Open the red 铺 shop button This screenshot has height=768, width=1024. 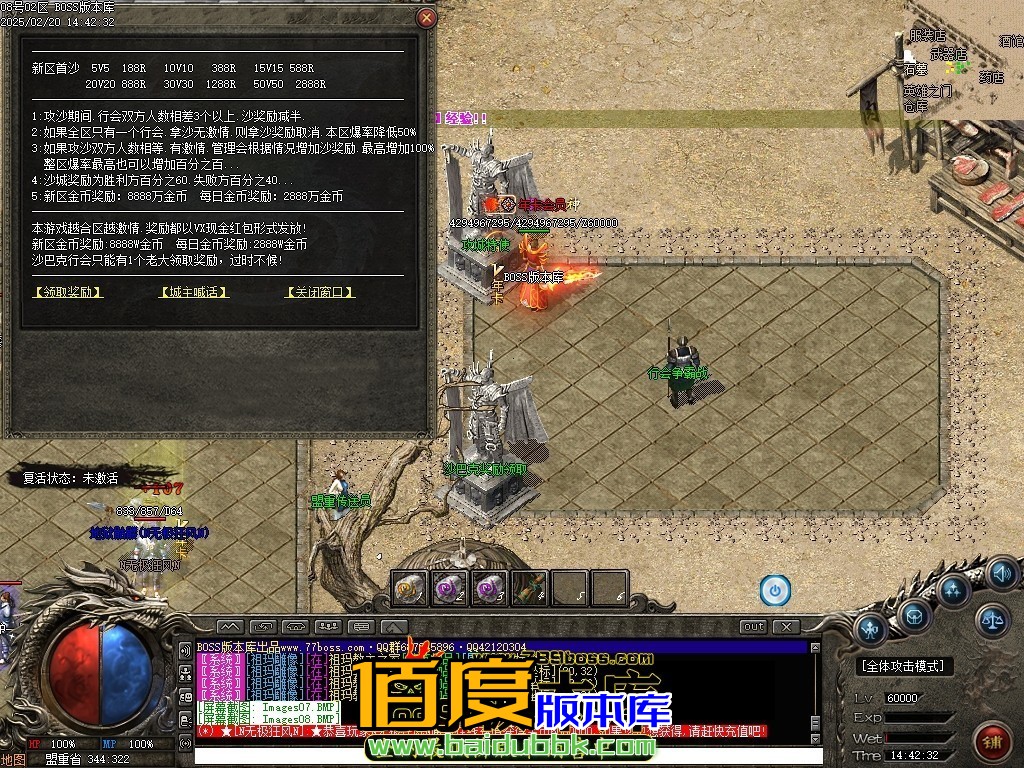tap(992, 741)
